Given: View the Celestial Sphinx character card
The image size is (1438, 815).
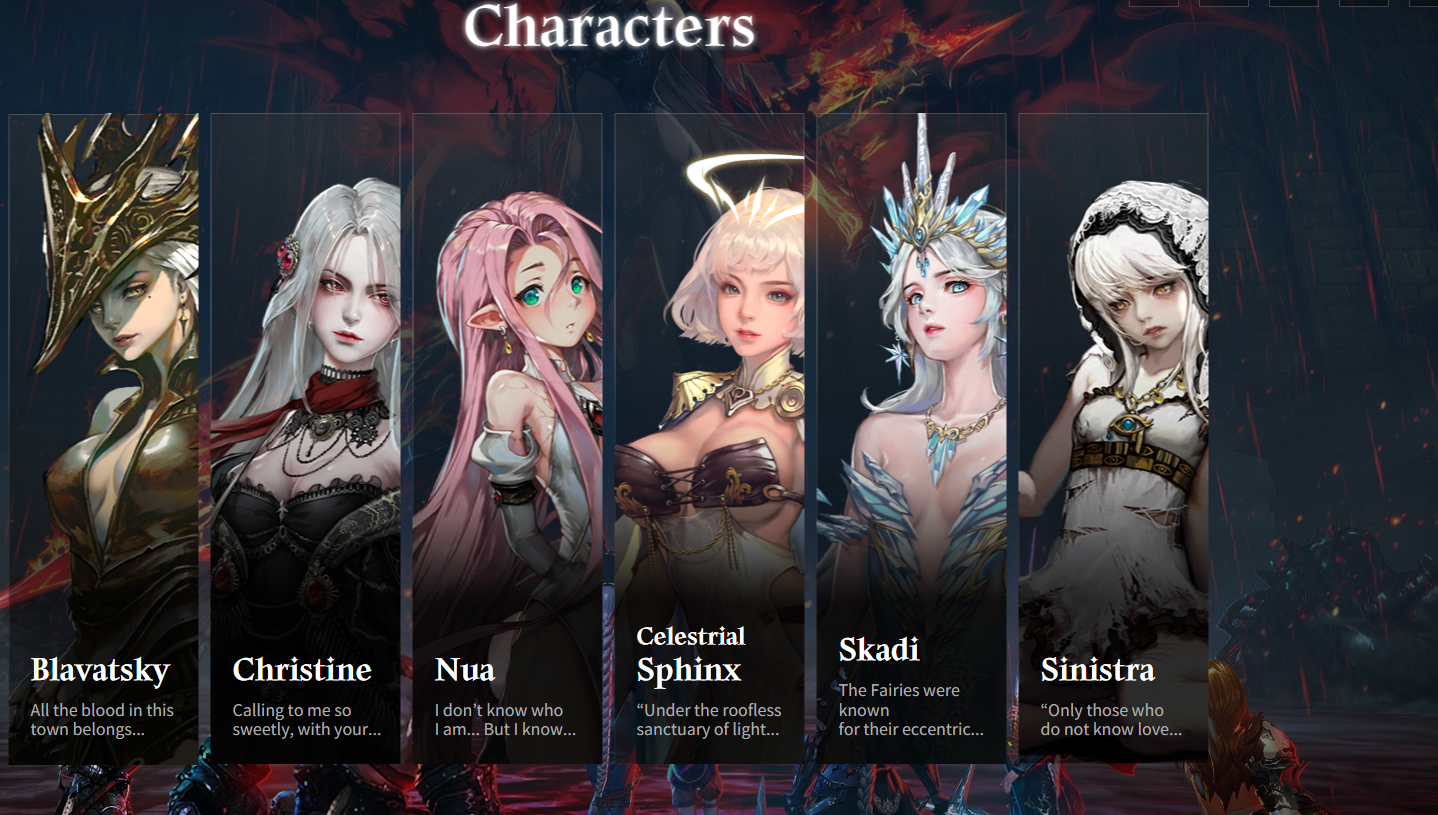Looking at the screenshot, I should (x=709, y=438).
